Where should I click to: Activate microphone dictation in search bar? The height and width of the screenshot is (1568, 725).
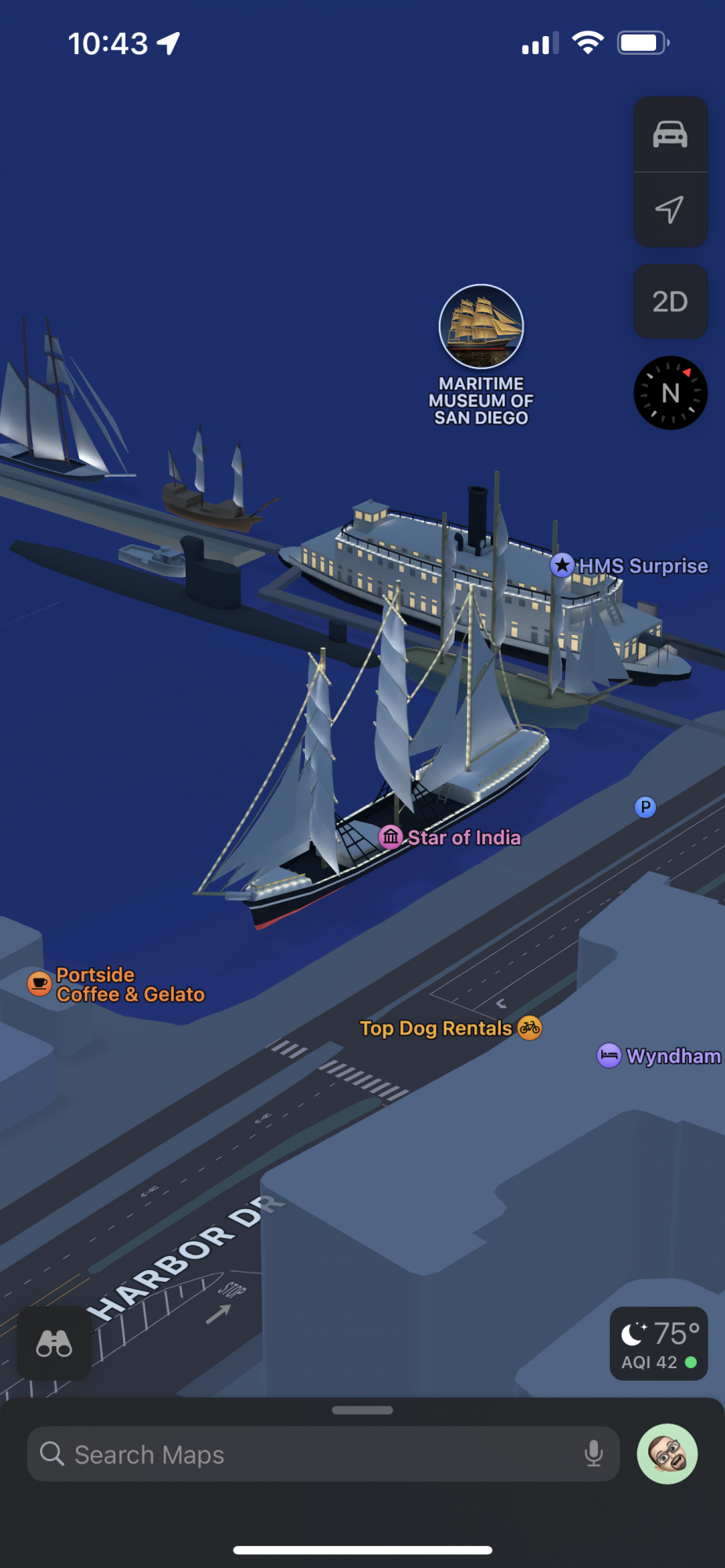point(594,1454)
